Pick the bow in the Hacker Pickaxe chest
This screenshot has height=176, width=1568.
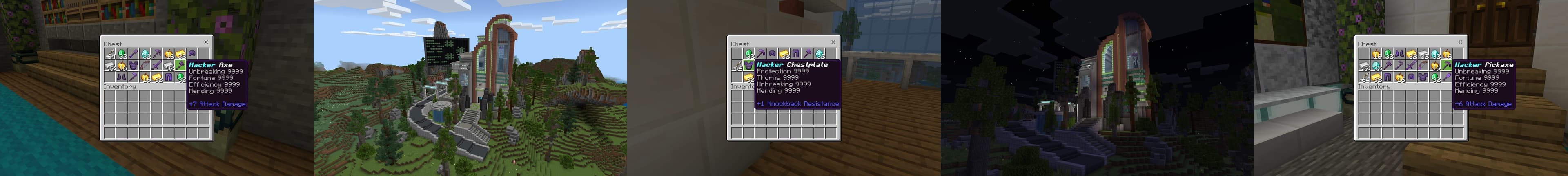click(1423, 65)
